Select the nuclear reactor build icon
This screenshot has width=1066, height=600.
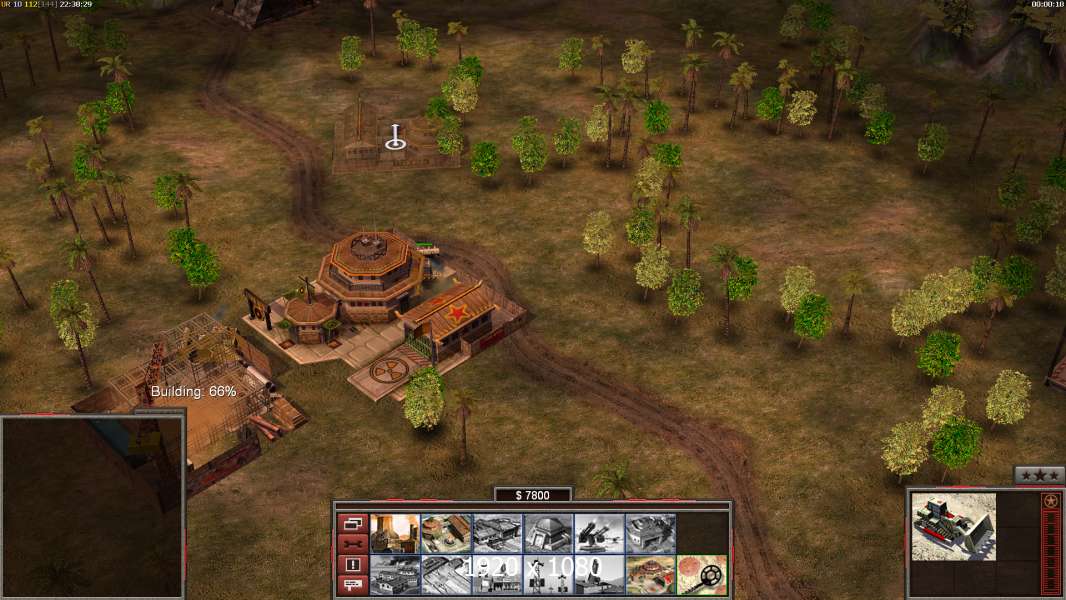tap(395, 533)
